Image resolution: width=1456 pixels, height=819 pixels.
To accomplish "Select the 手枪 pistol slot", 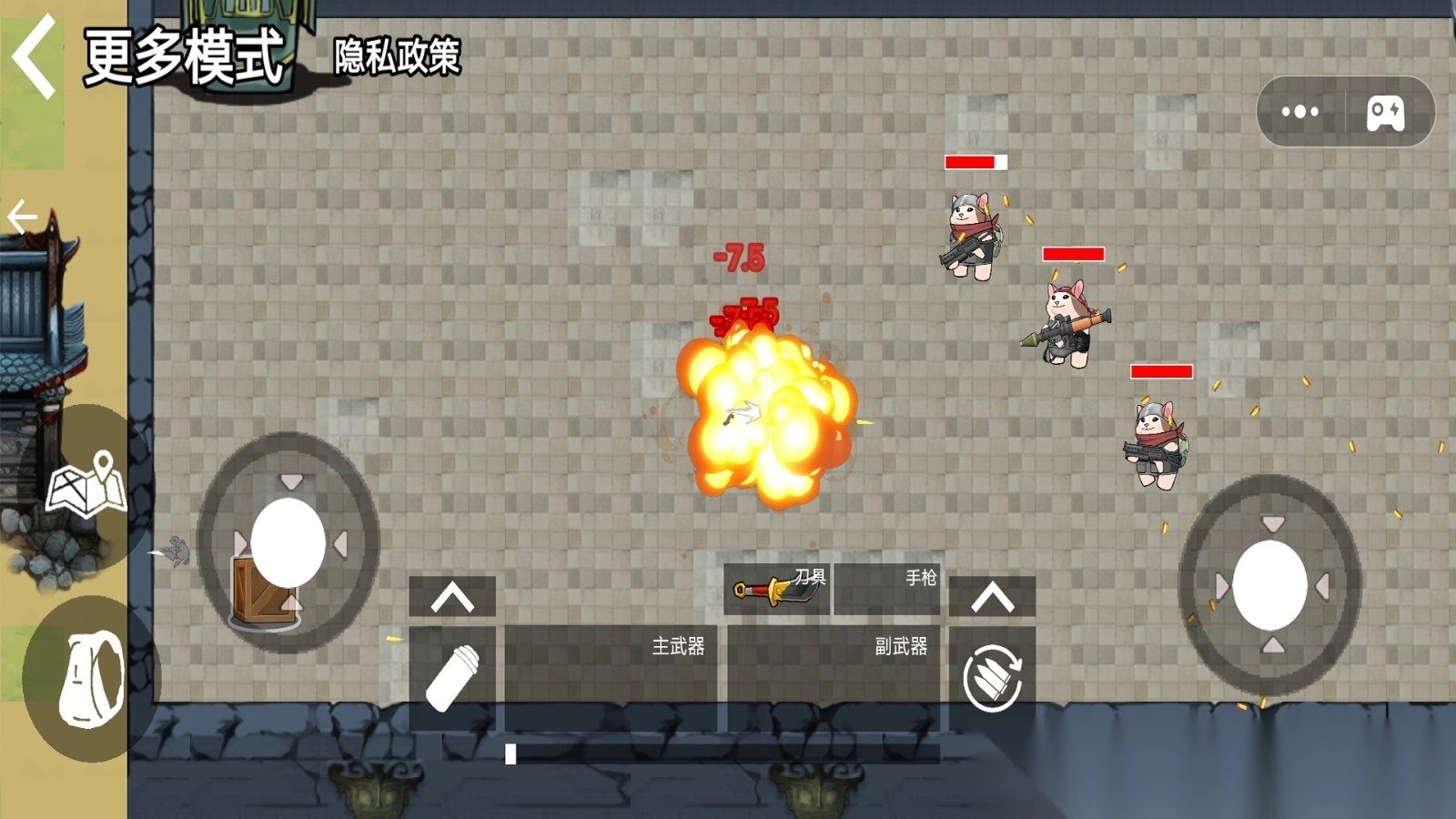I will click(887, 589).
